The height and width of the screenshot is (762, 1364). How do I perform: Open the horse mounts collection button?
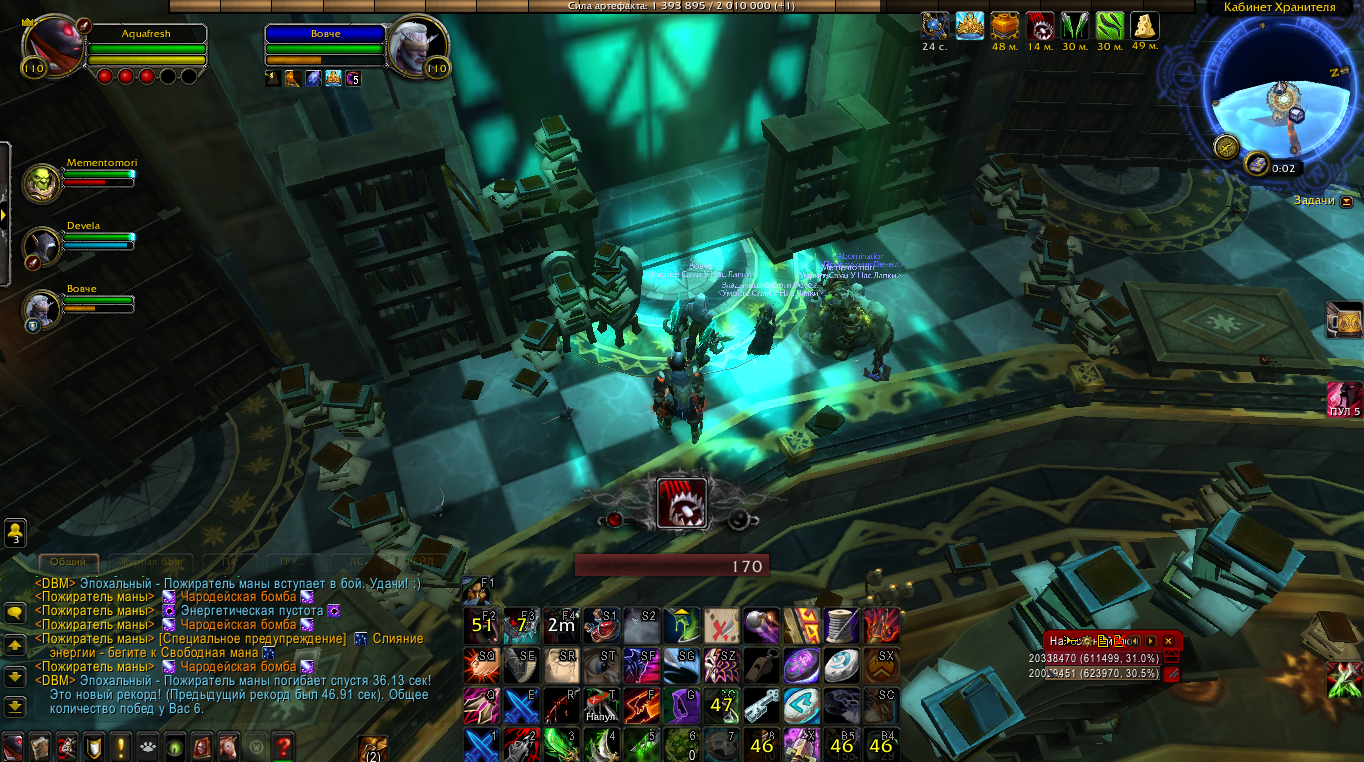228,746
